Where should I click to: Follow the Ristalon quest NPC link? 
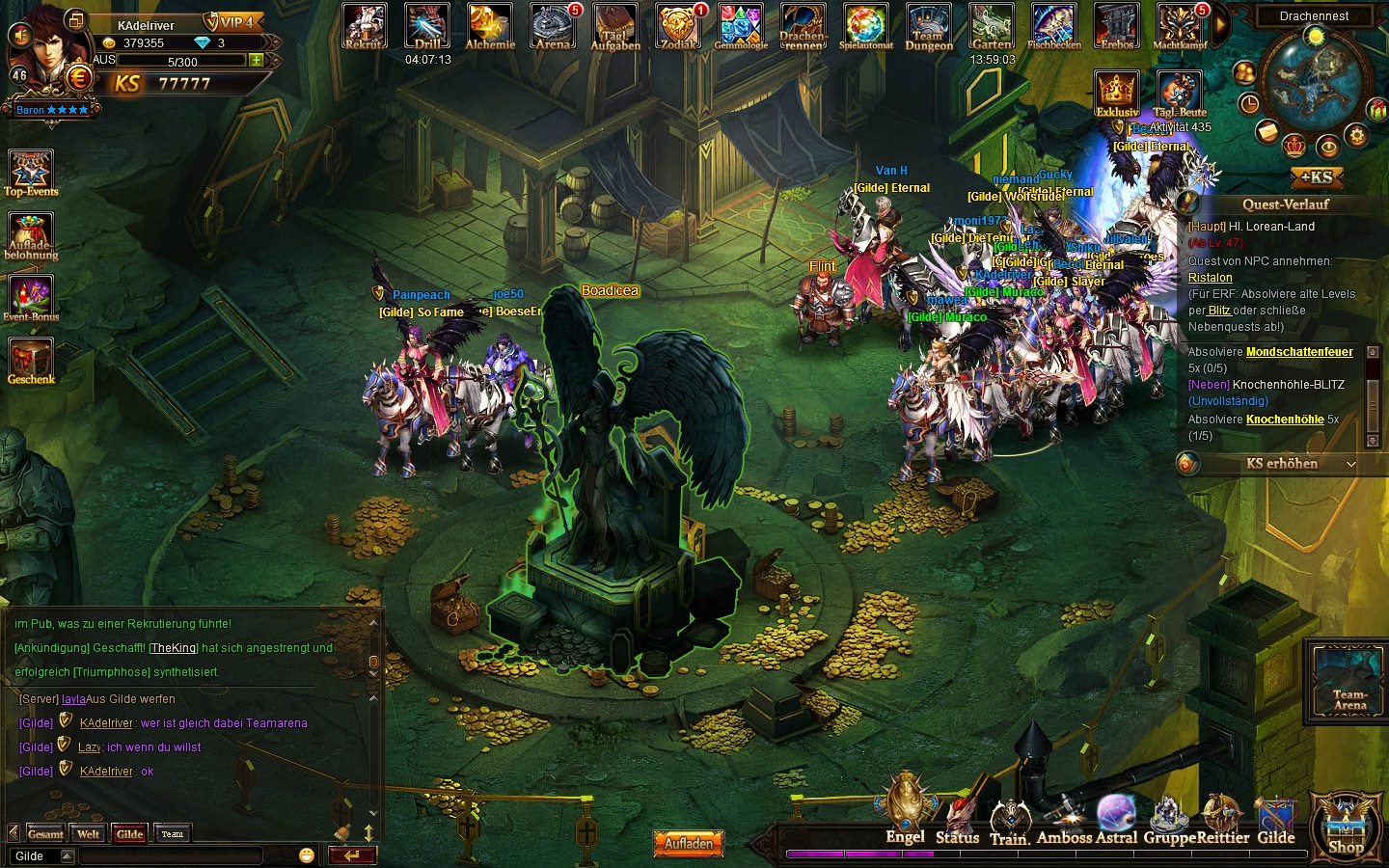coord(1210,278)
